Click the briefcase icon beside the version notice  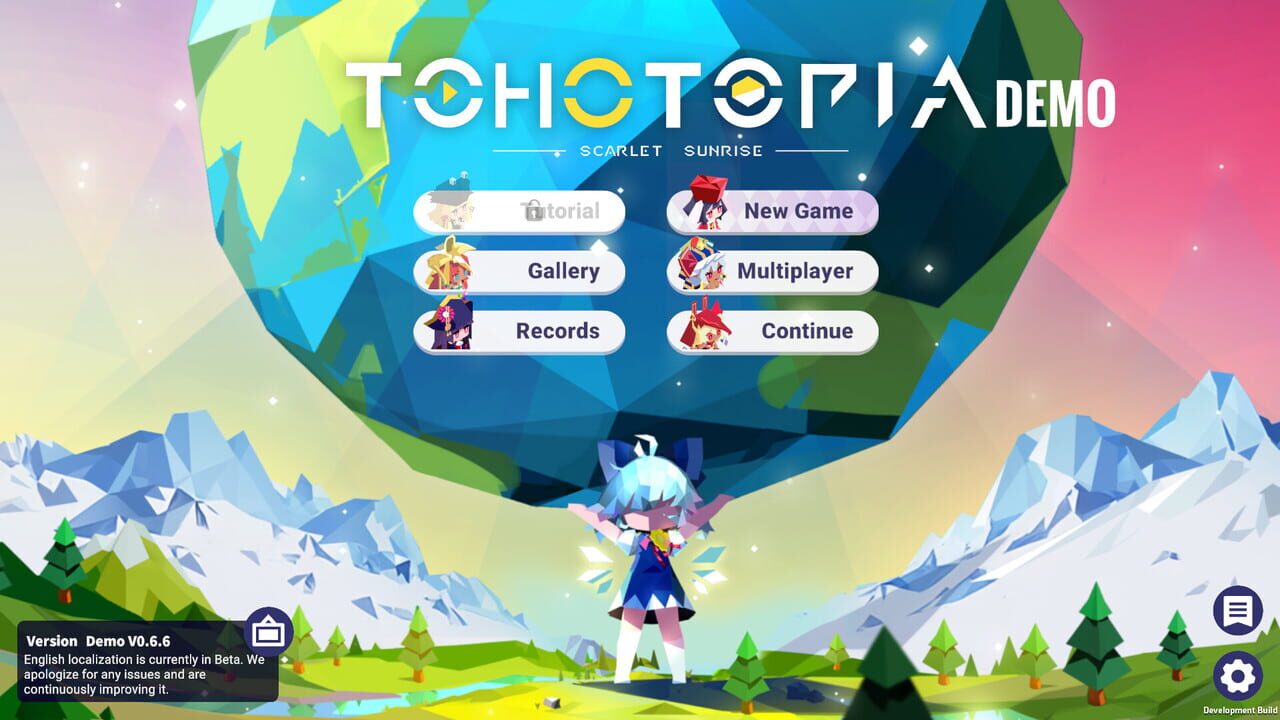[x=268, y=632]
